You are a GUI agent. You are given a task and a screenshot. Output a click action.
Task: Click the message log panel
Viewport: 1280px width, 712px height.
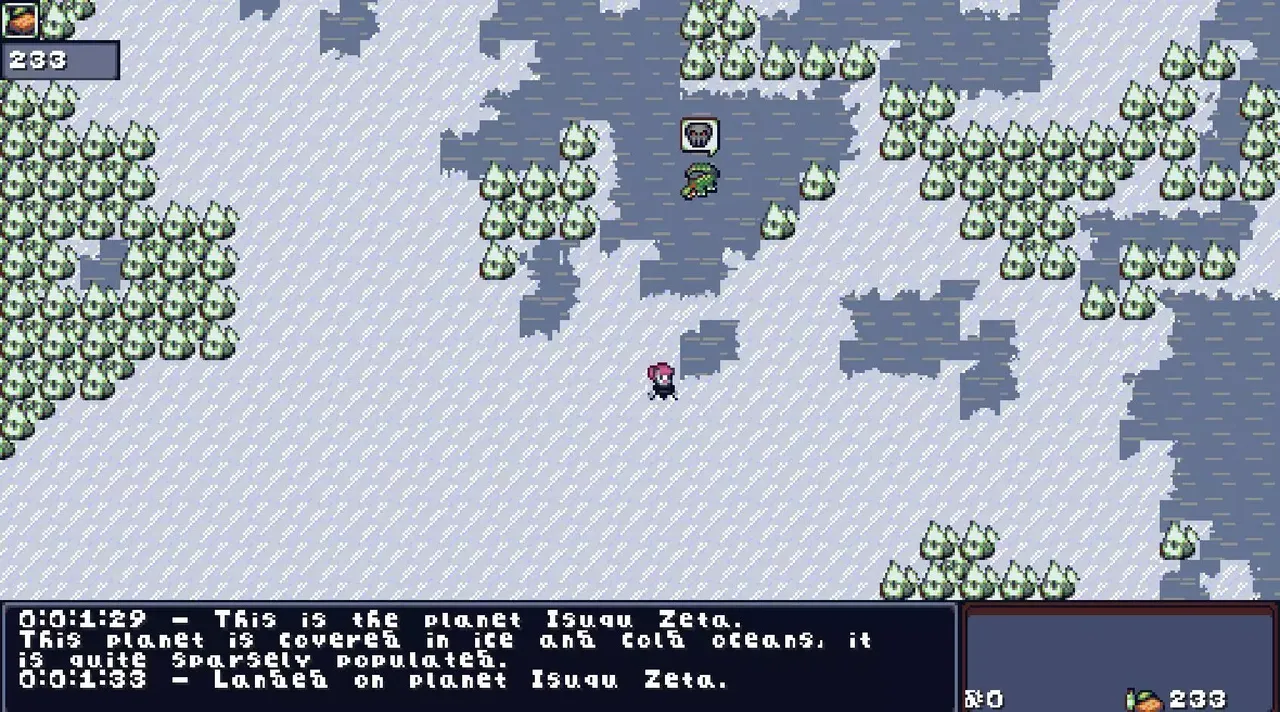(x=478, y=655)
